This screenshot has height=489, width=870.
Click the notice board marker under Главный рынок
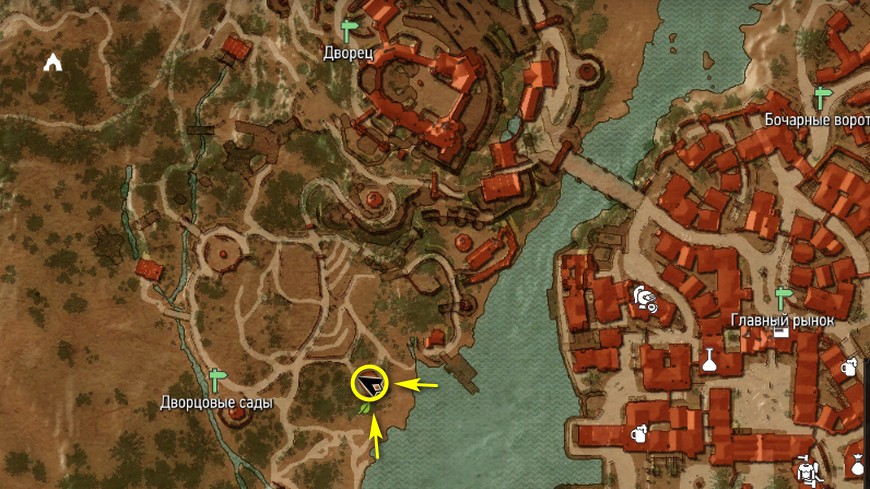(x=781, y=333)
